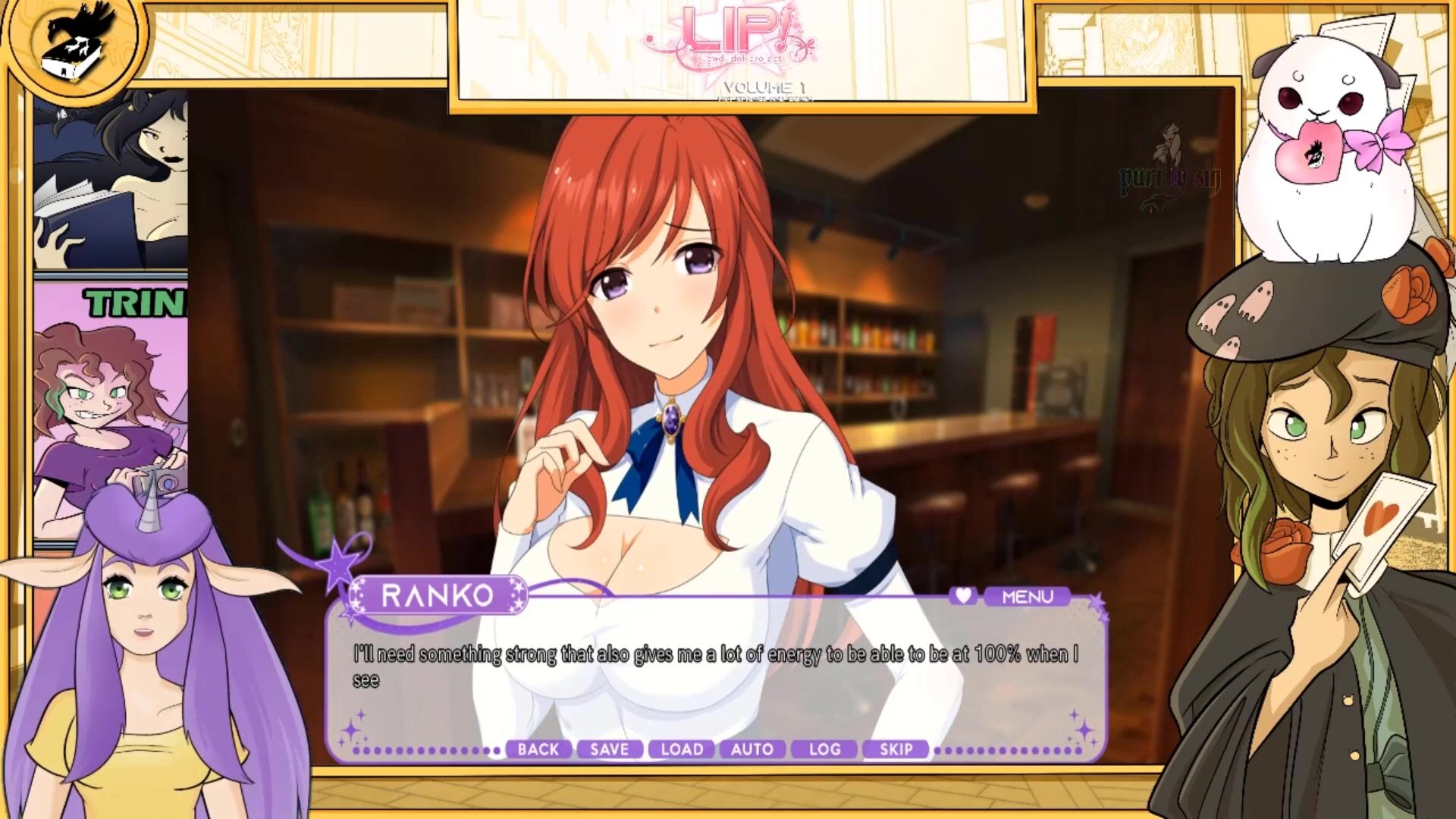1456x819 pixels.
Task: Activate SKIP to fast-forward dialogue
Action: coord(896,749)
